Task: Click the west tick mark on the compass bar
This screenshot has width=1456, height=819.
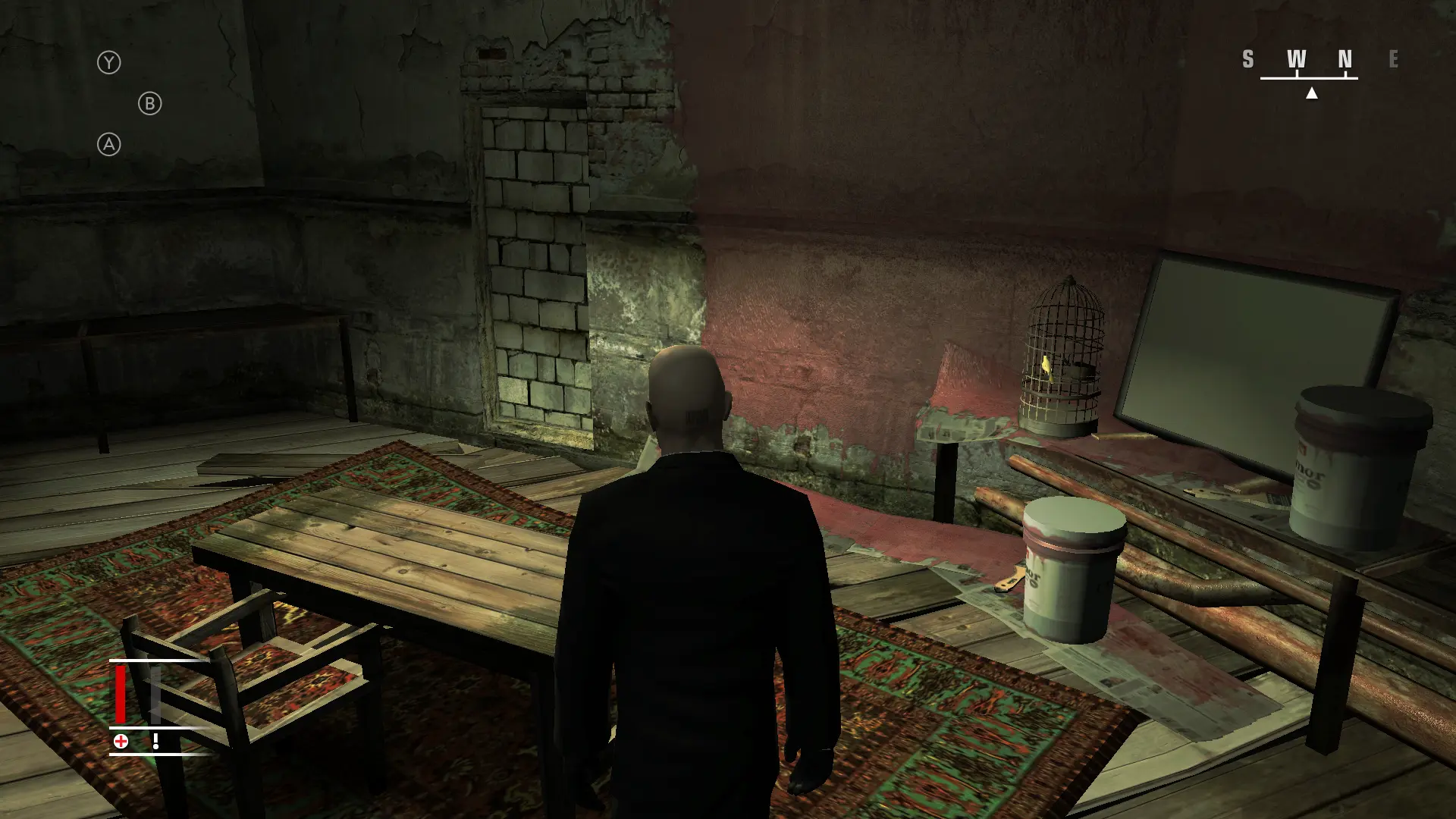Action: pyautogui.click(x=1298, y=74)
